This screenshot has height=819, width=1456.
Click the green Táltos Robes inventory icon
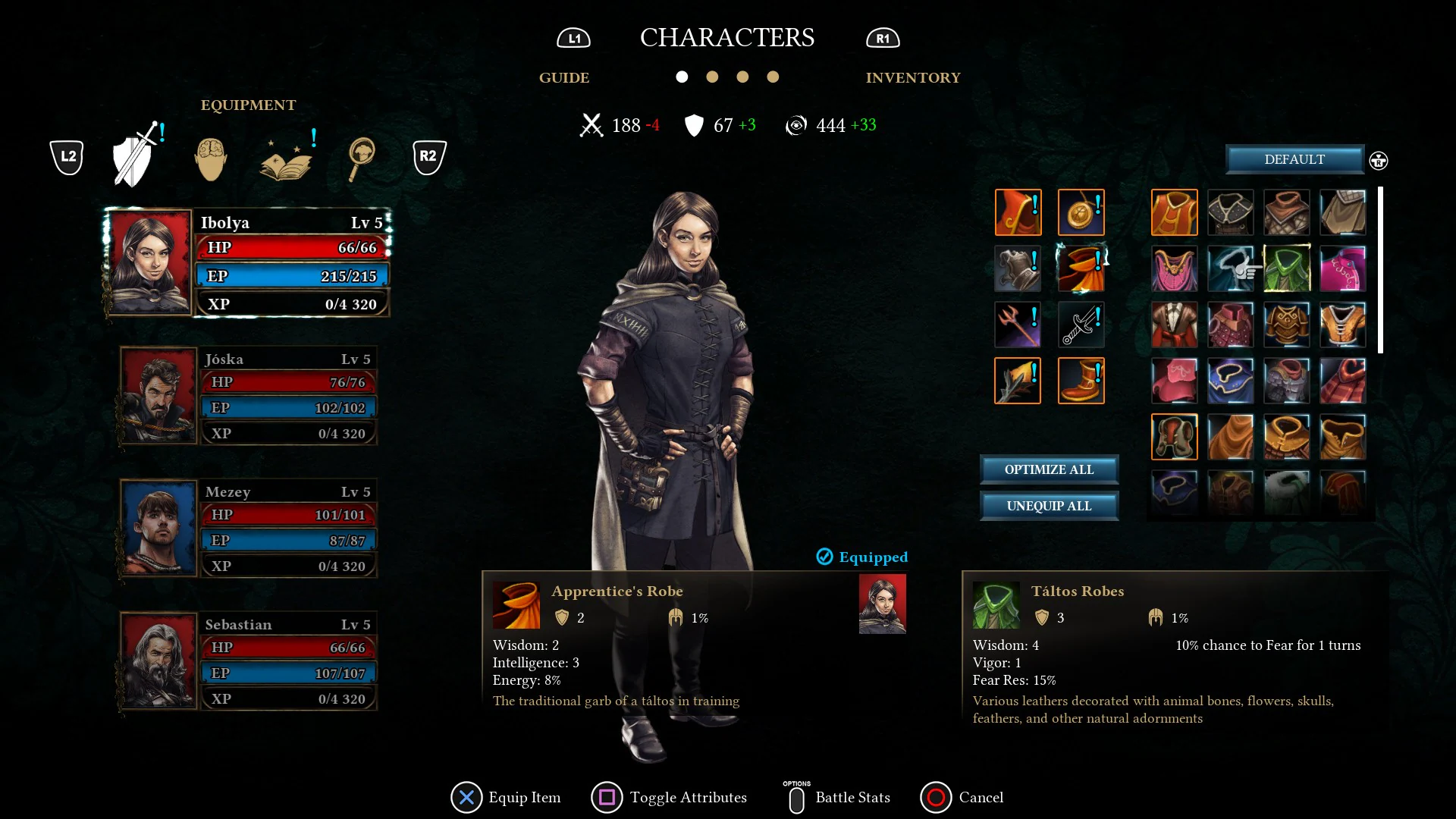(1287, 268)
